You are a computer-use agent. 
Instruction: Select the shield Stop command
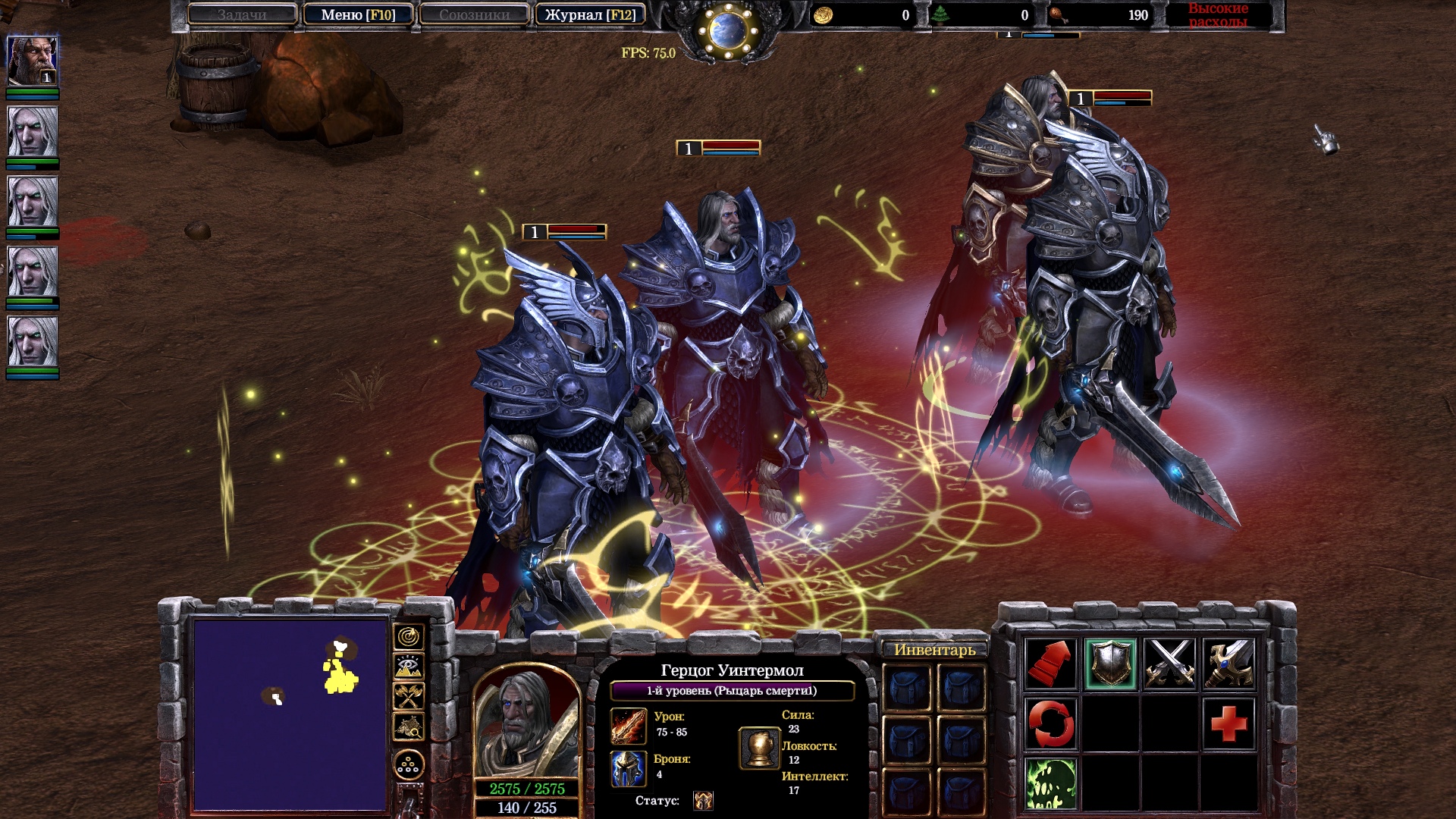tap(1110, 664)
